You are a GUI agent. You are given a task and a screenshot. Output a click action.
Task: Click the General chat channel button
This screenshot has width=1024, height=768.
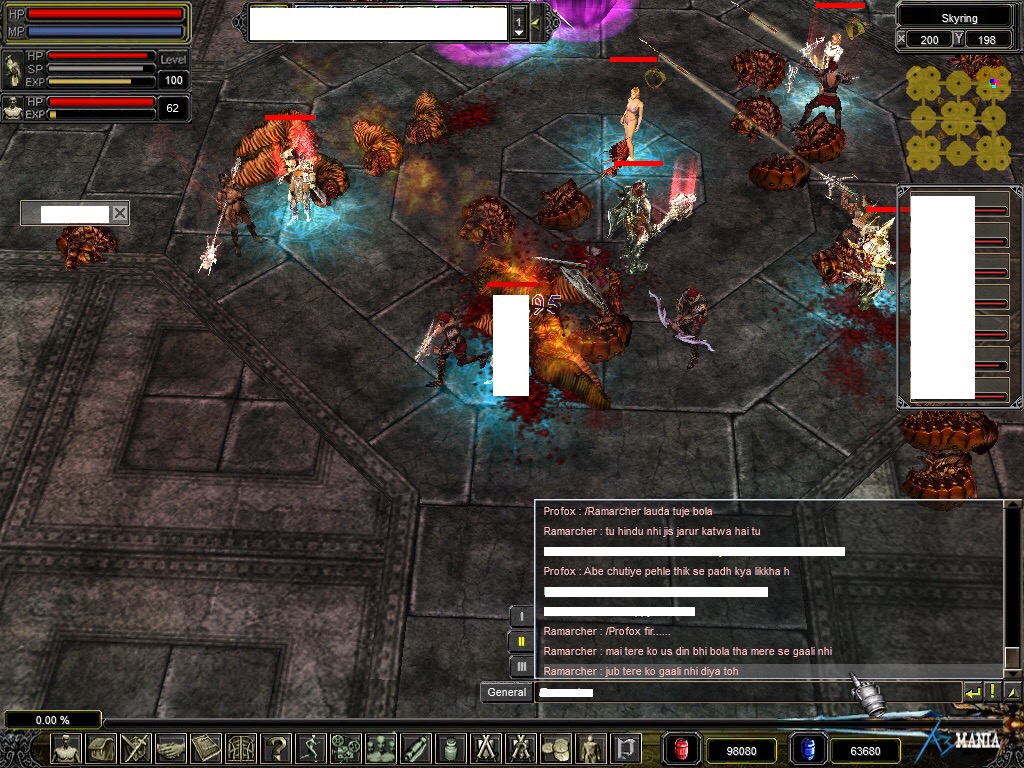(x=507, y=692)
